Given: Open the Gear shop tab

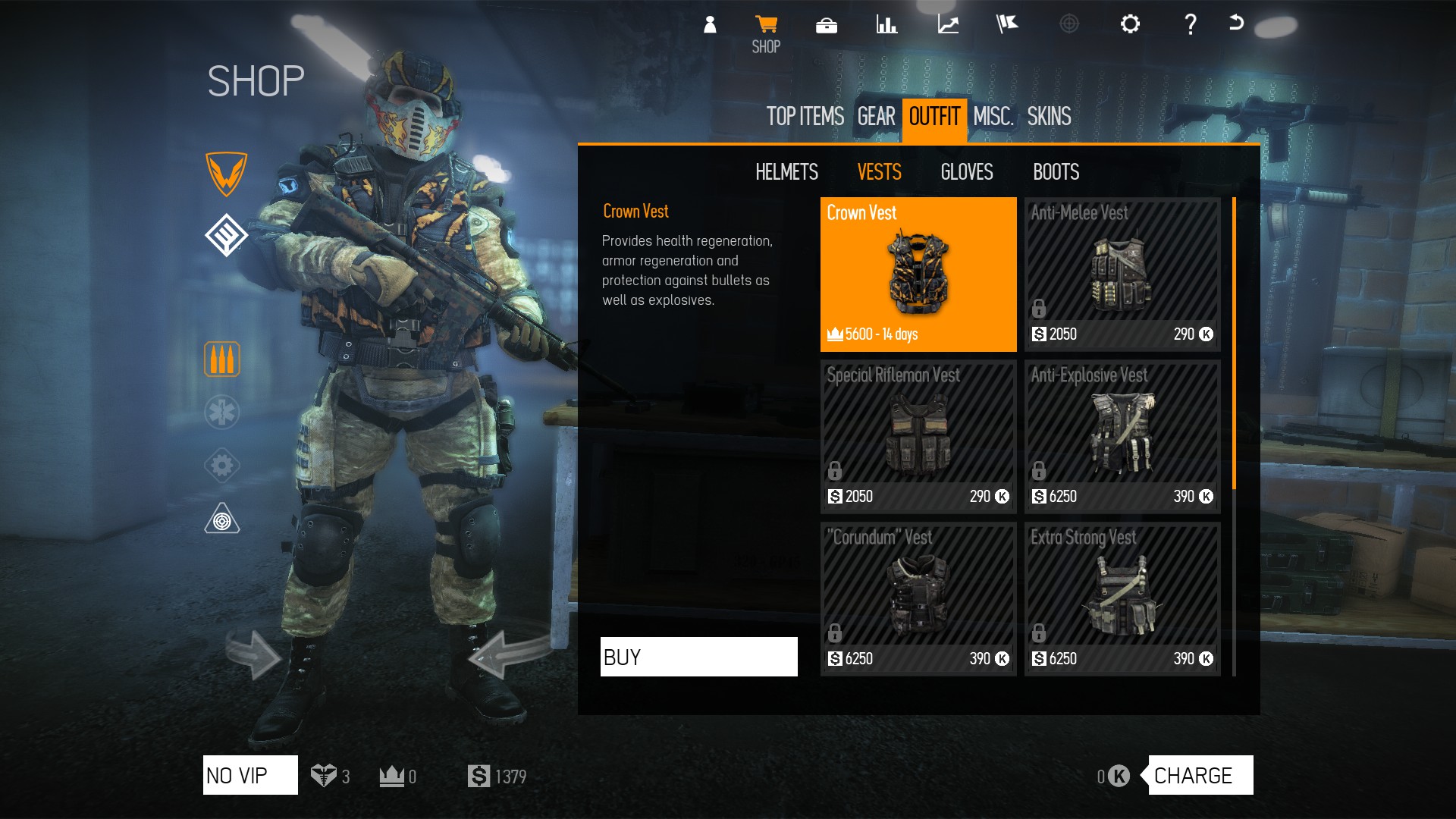Looking at the screenshot, I should click(x=876, y=117).
